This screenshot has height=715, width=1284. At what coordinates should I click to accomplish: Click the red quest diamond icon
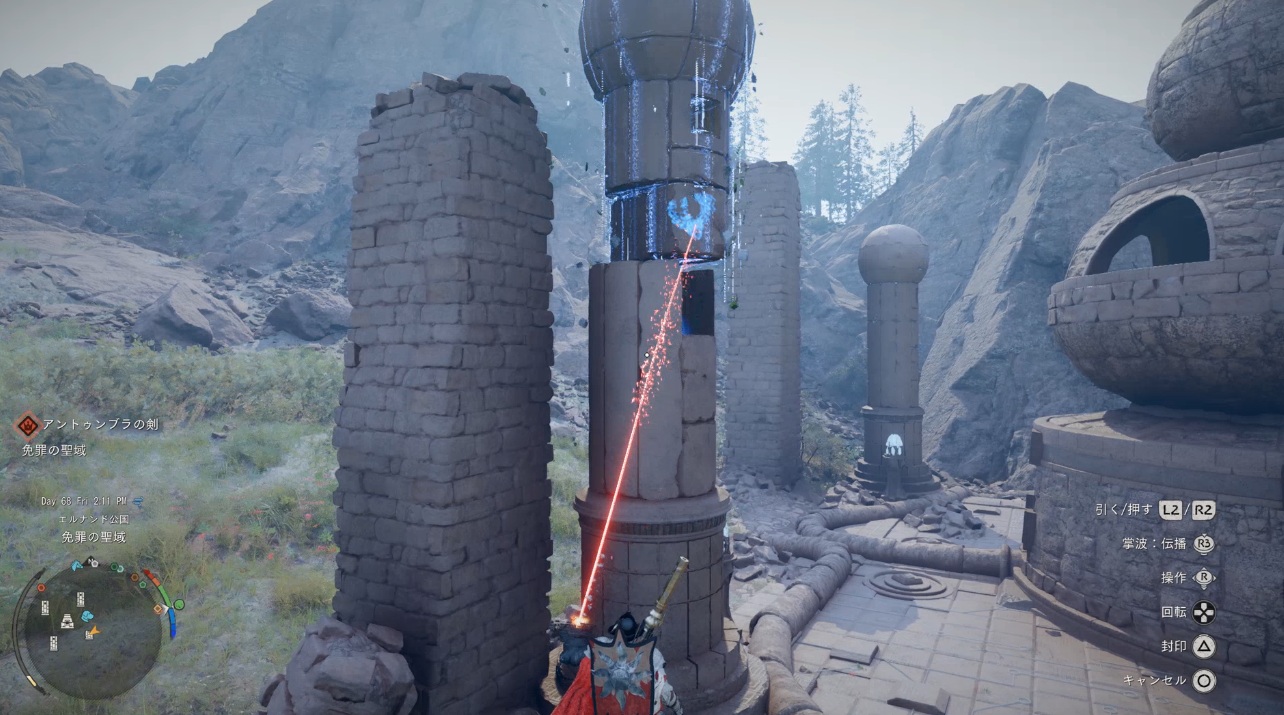27,425
